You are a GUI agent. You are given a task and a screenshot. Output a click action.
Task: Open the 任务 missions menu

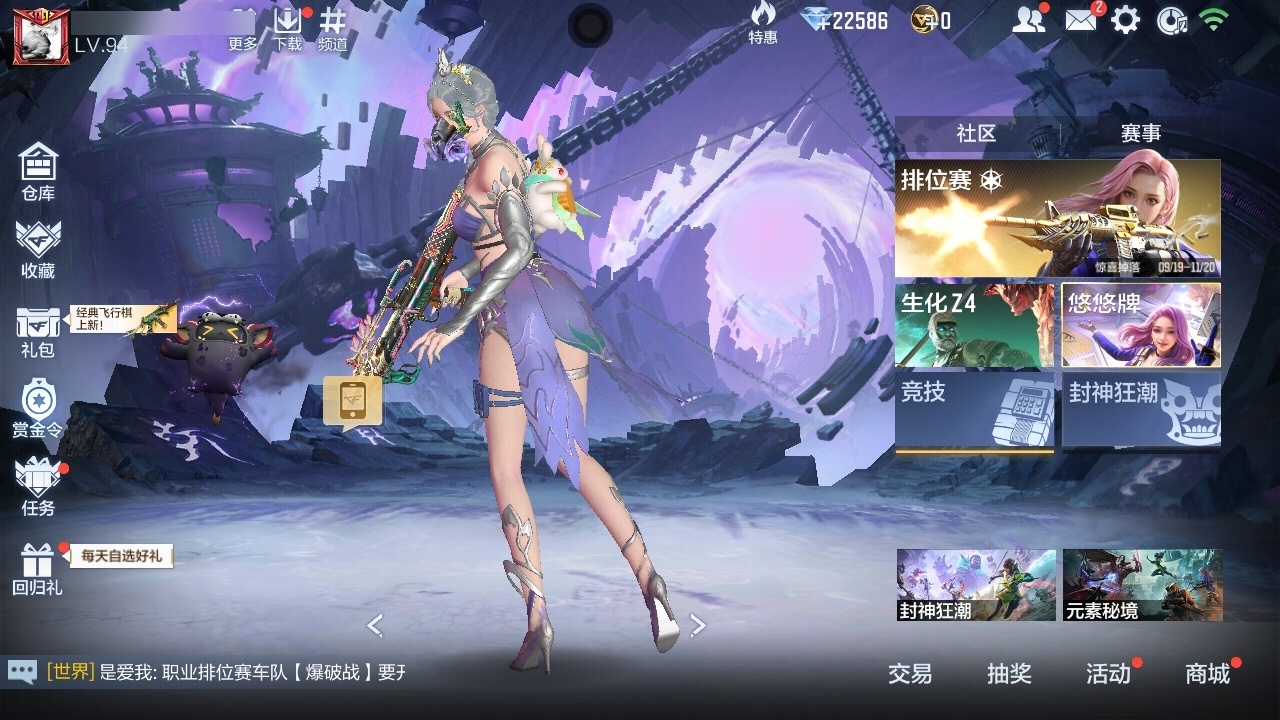click(38, 487)
